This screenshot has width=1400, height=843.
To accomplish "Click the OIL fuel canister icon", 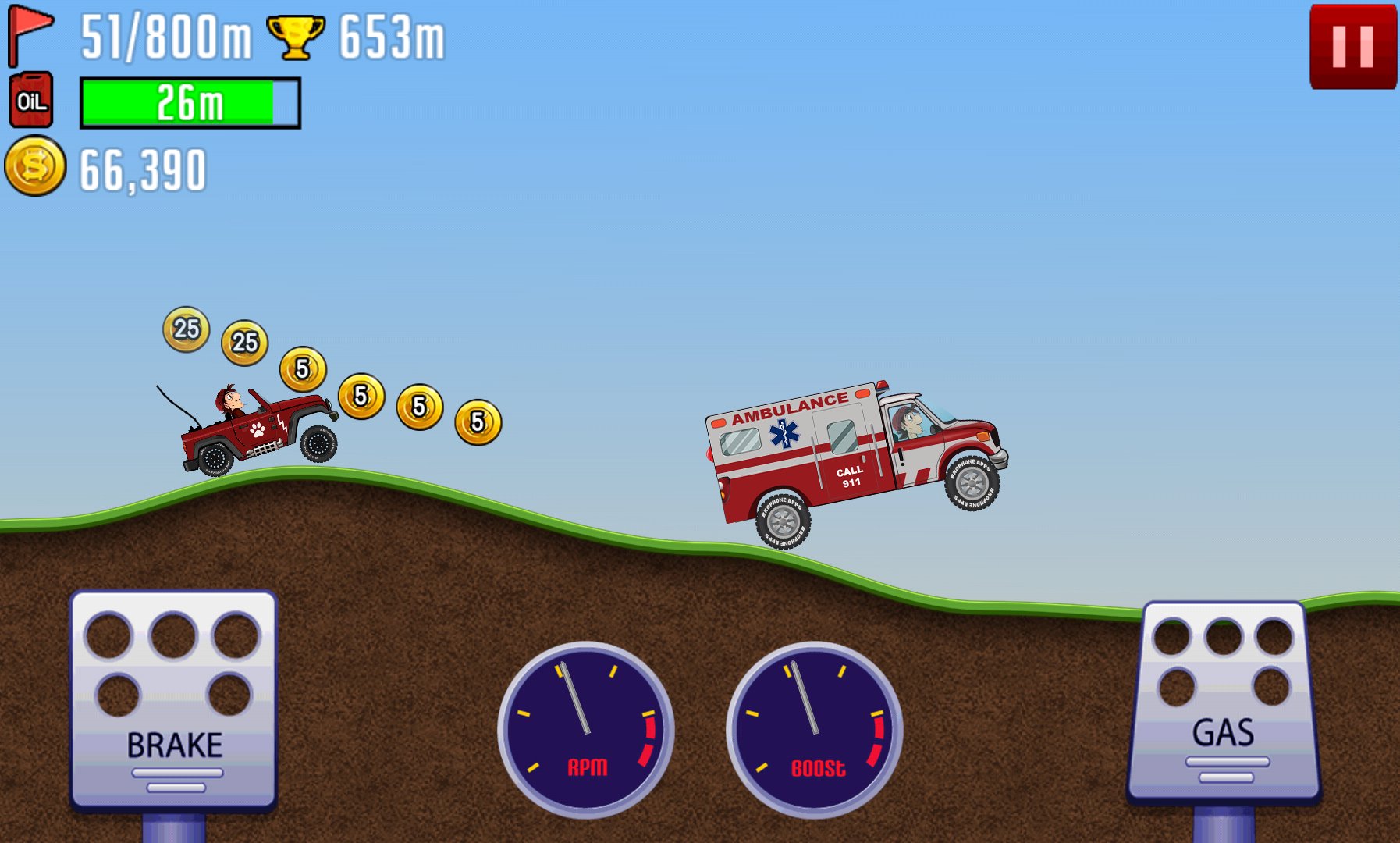I will [31, 100].
